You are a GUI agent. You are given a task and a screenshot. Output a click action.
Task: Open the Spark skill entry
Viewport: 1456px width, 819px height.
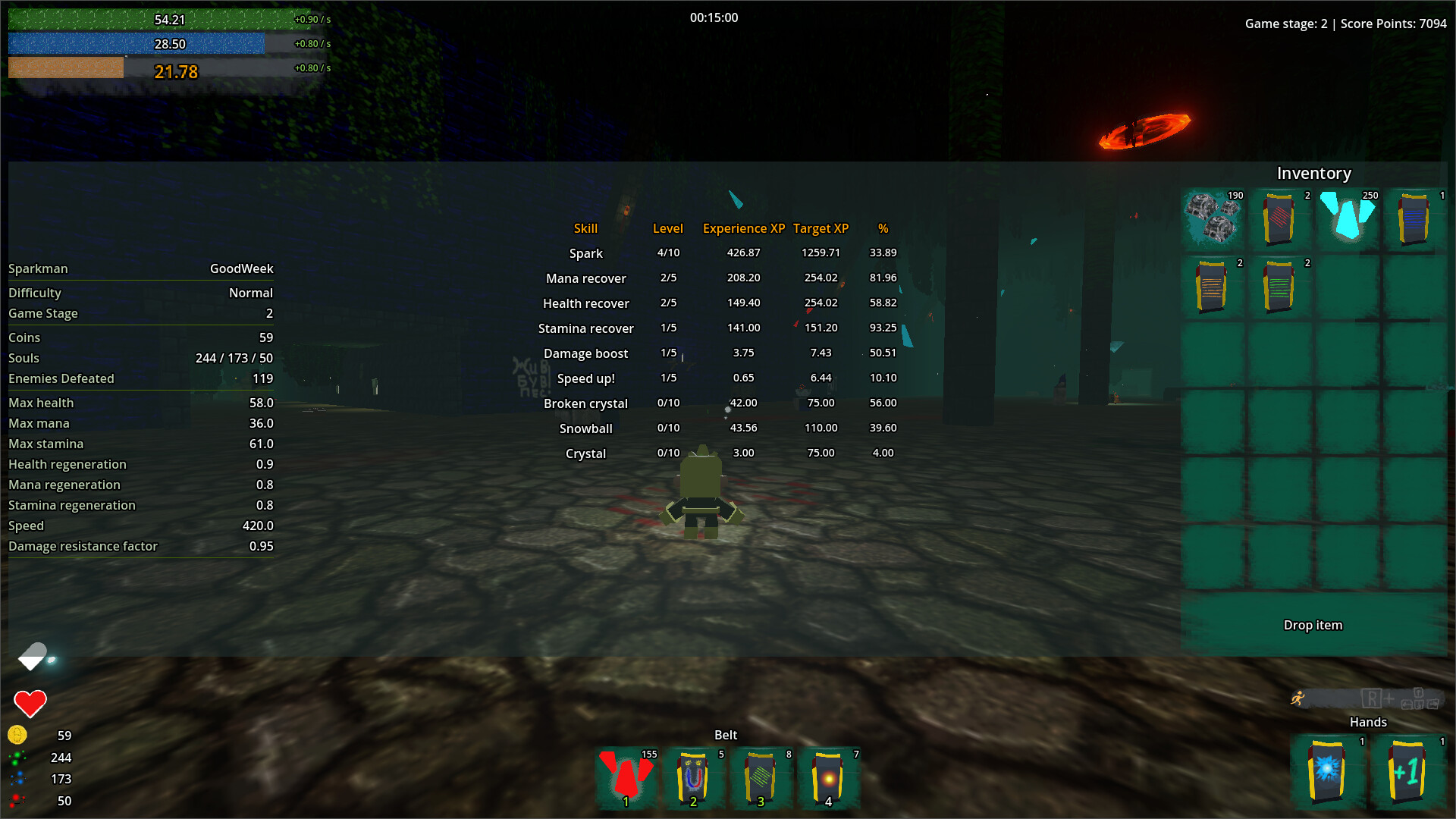(x=585, y=253)
